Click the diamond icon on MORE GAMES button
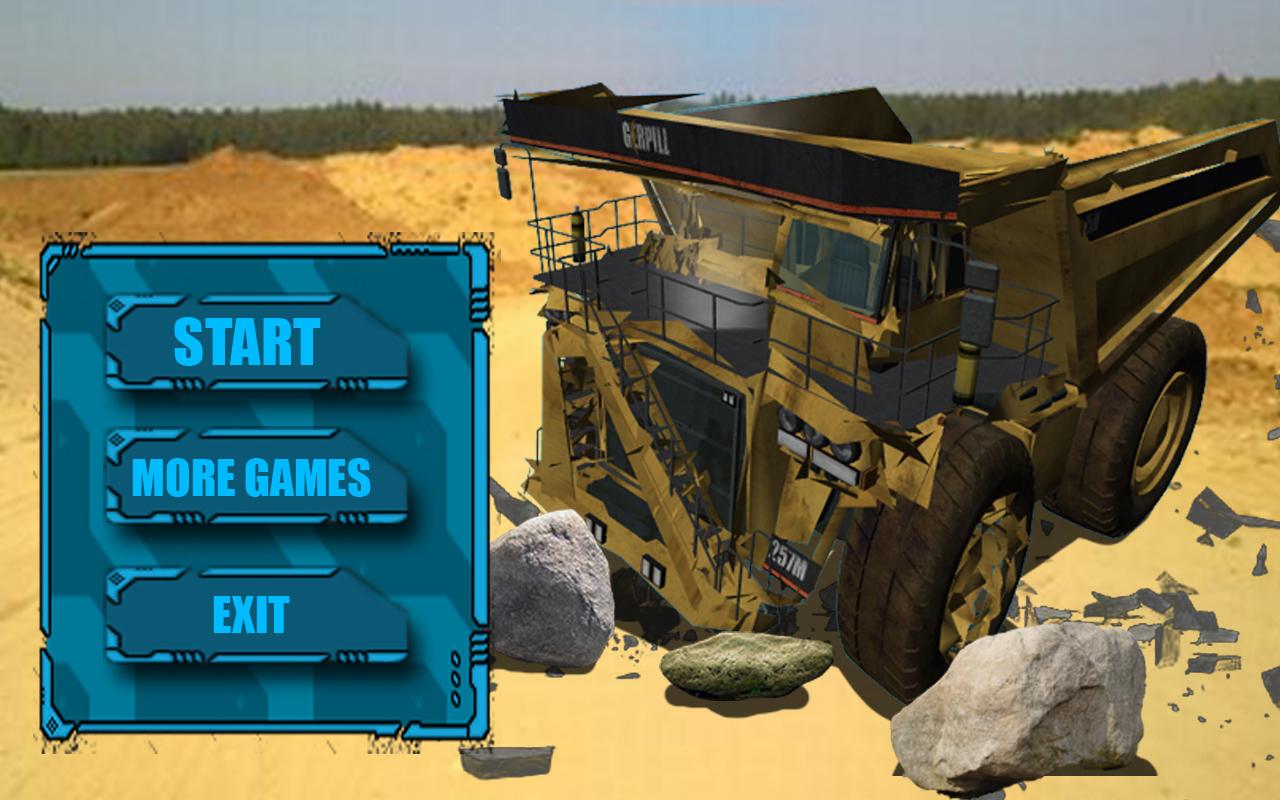 pyautogui.click(x=114, y=440)
